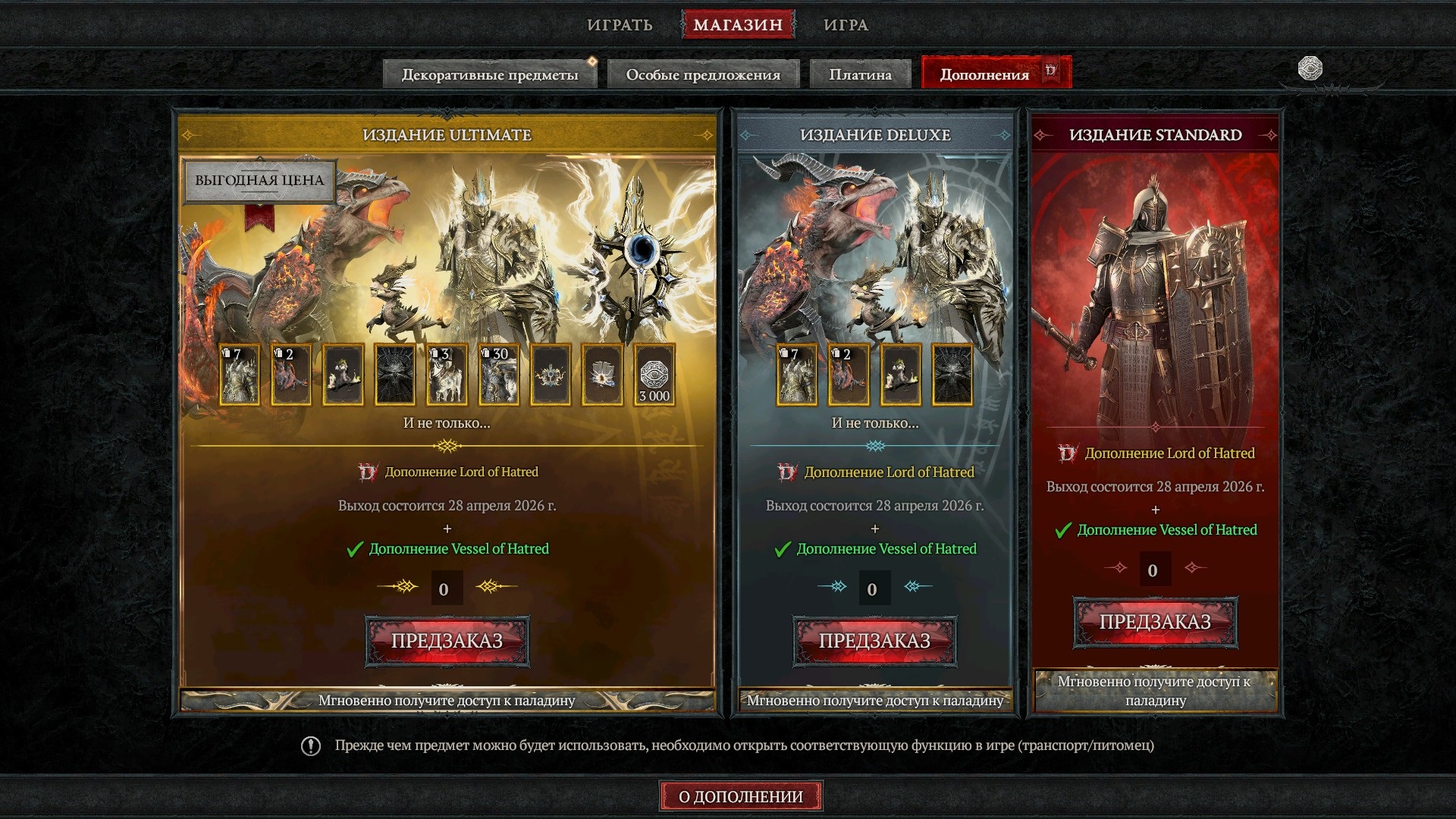1456x819 pixels.
Task: Click the platinum currency icon top right
Action: click(1310, 68)
